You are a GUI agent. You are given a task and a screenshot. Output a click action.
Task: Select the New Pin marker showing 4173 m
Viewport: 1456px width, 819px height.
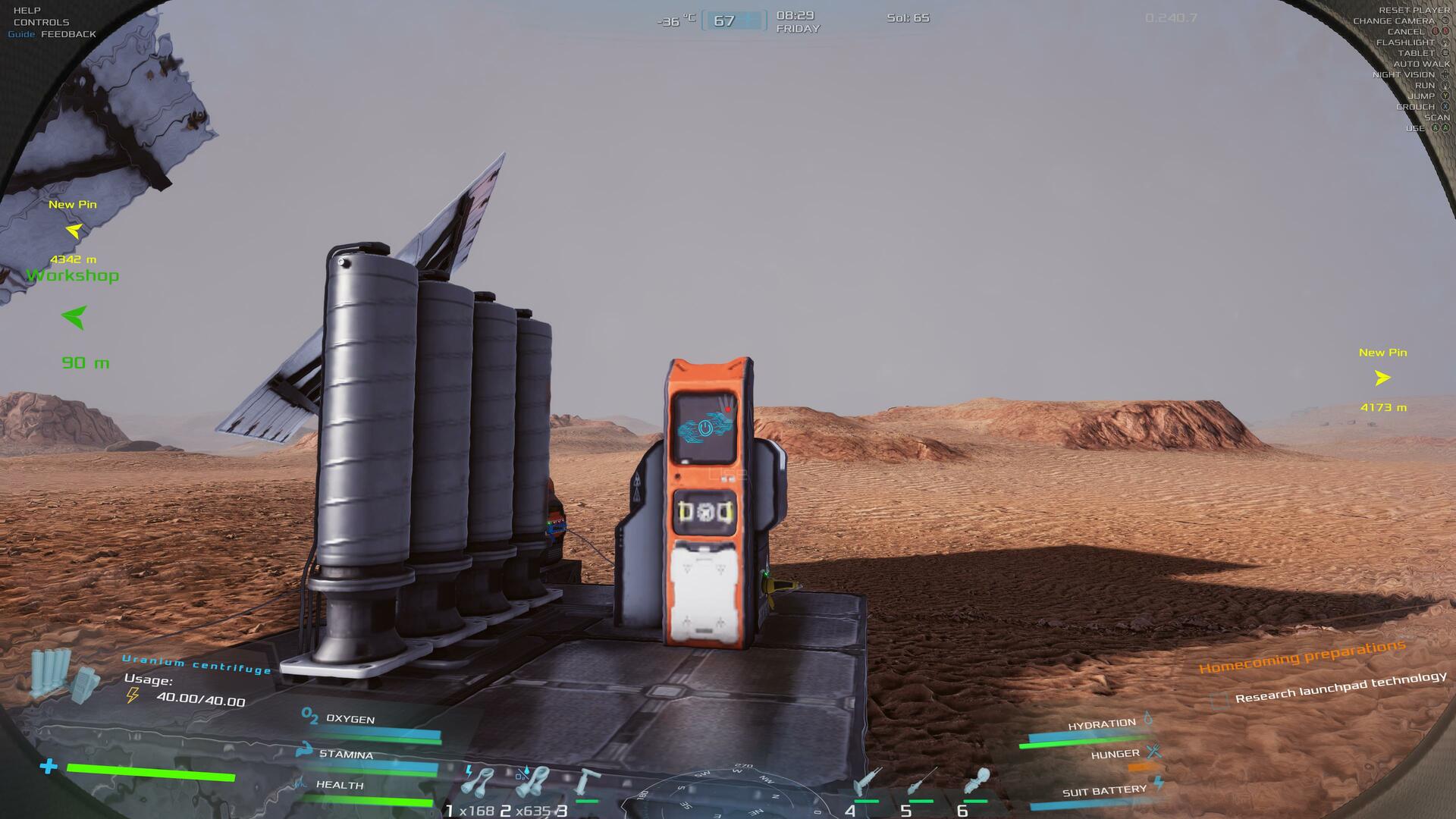point(1382,378)
